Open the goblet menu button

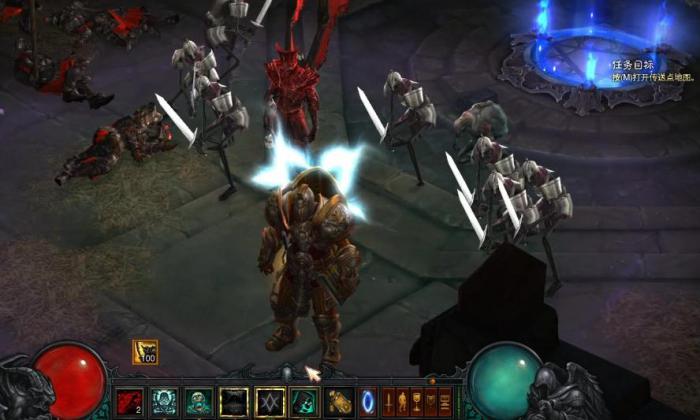pos(418,400)
